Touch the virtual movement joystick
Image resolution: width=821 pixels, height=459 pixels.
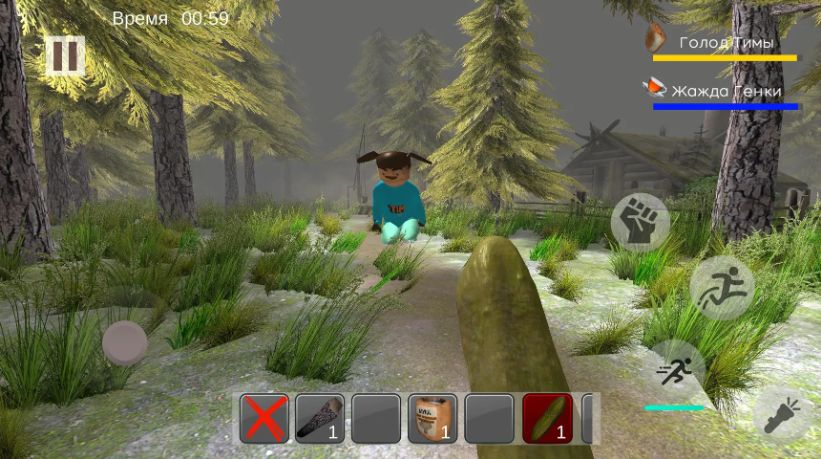pos(125,343)
